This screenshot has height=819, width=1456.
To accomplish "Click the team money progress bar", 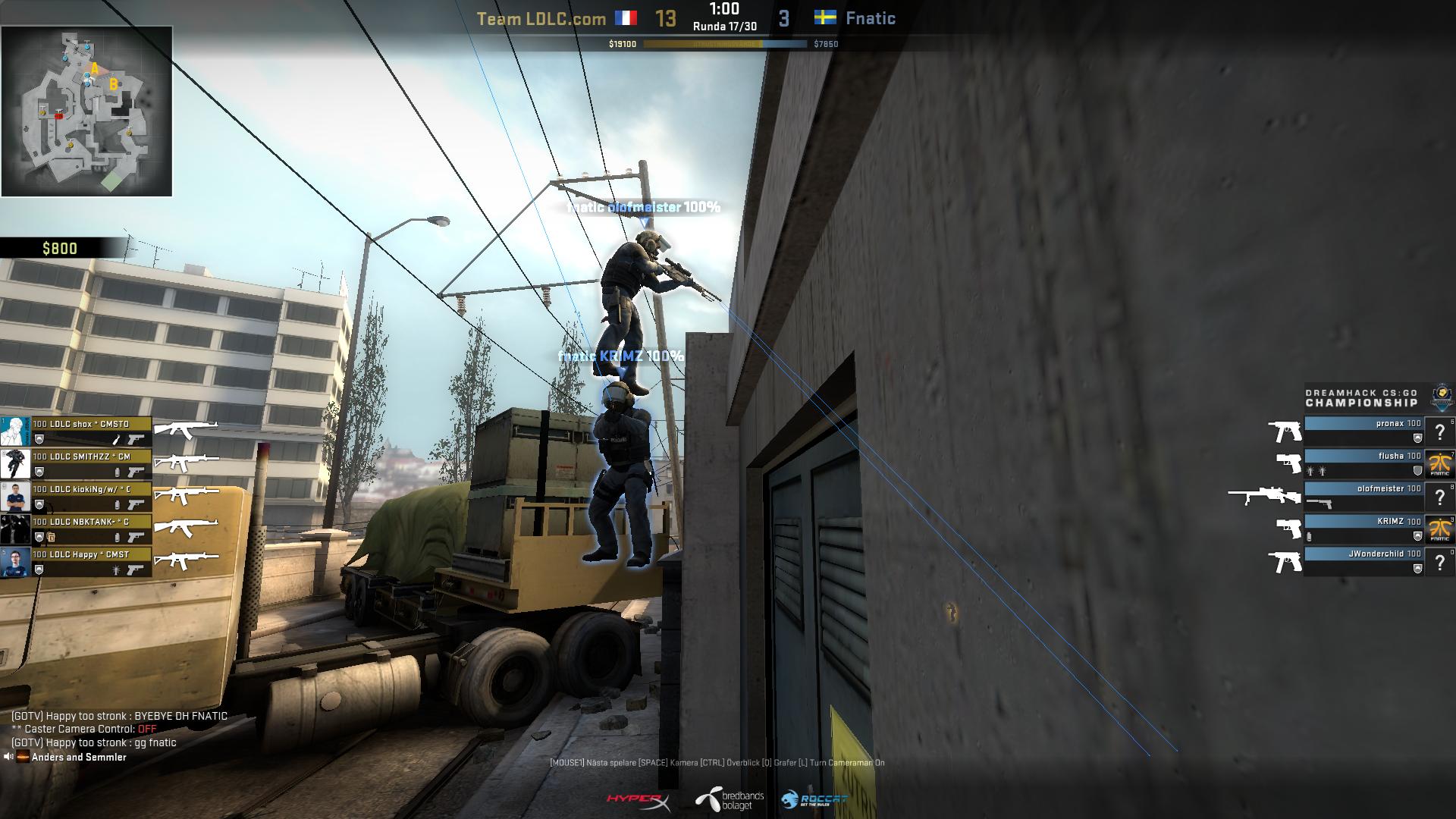I will 724,44.
